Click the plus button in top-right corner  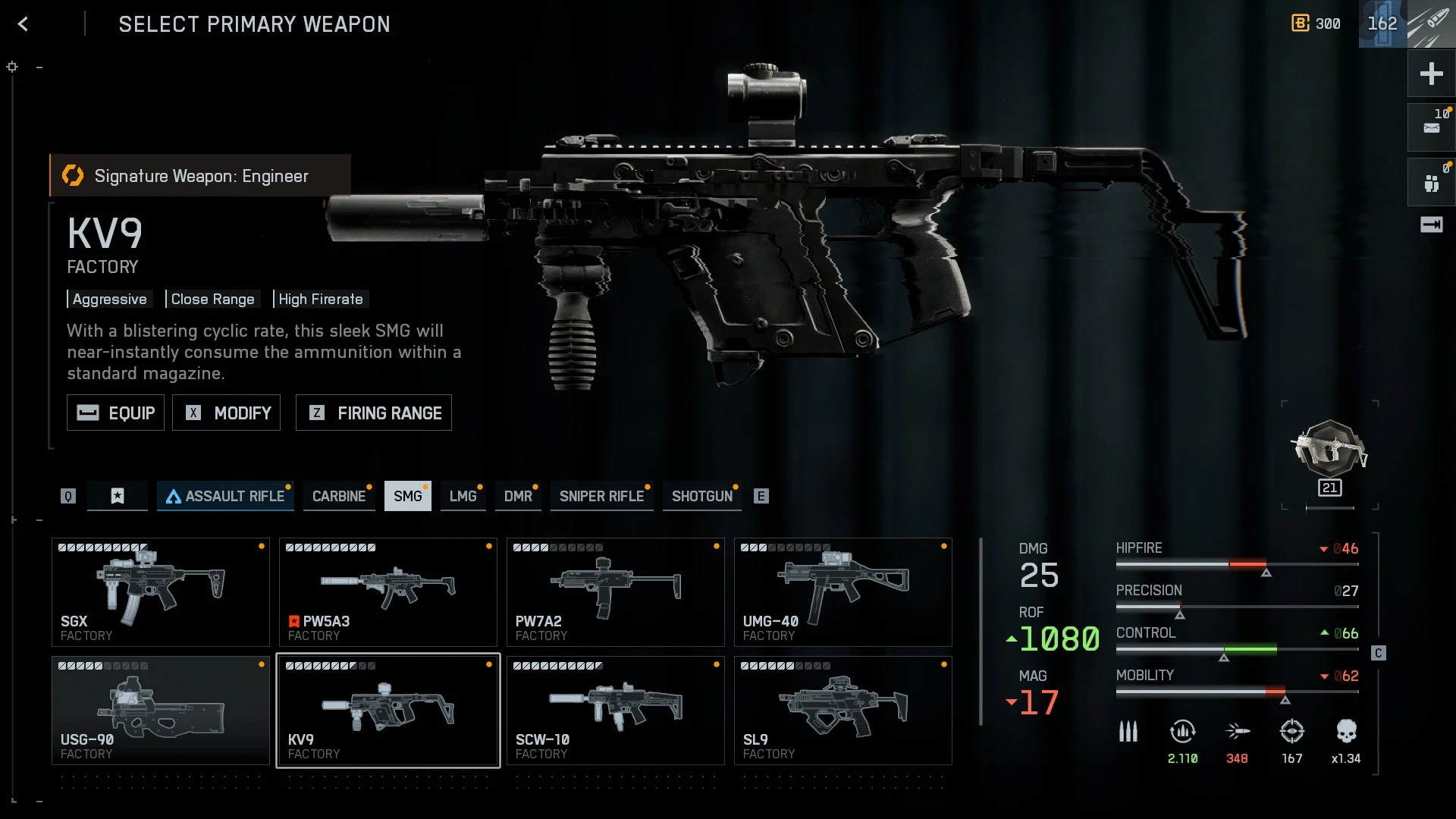tap(1431, 74)
